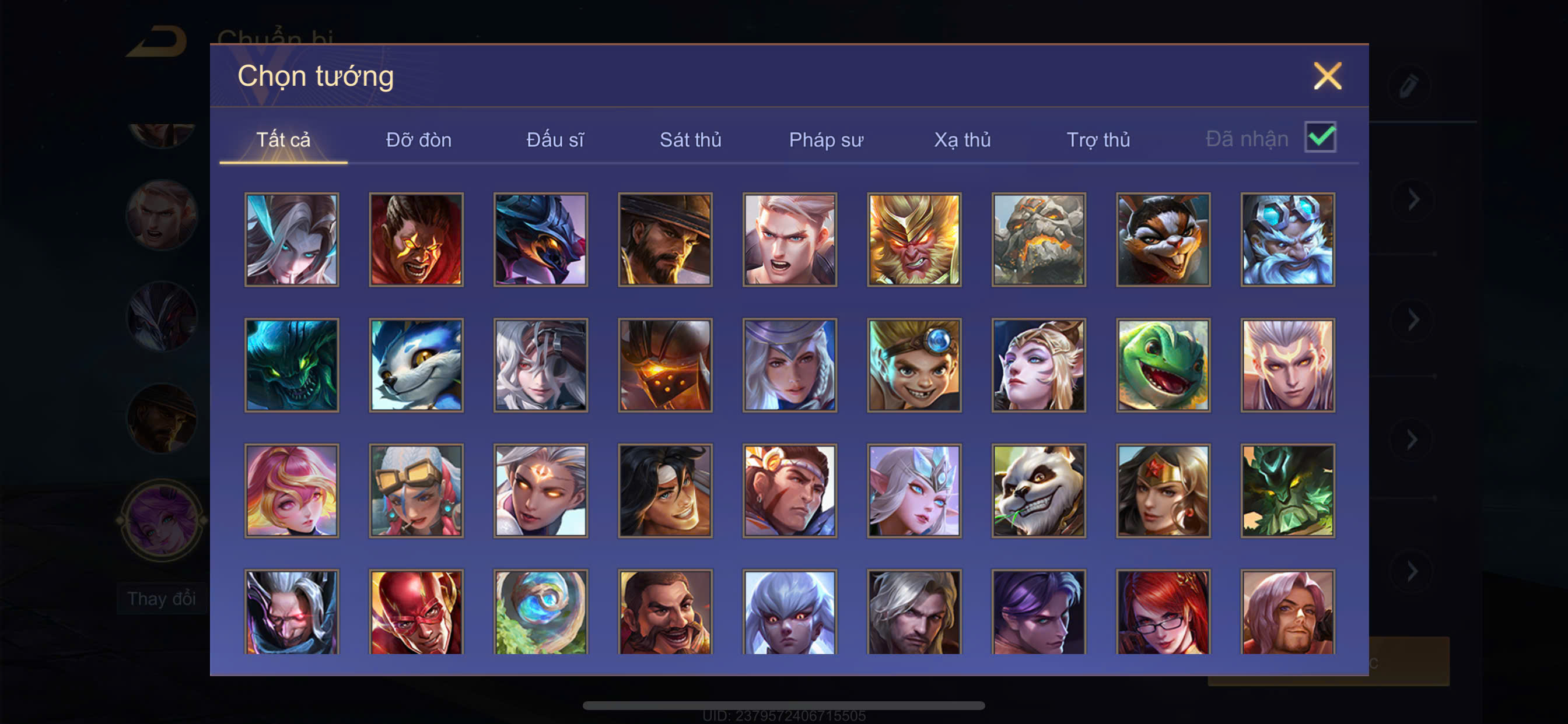Choose the panda hero portrait

pyautogui.click(x=1038, y=490)
